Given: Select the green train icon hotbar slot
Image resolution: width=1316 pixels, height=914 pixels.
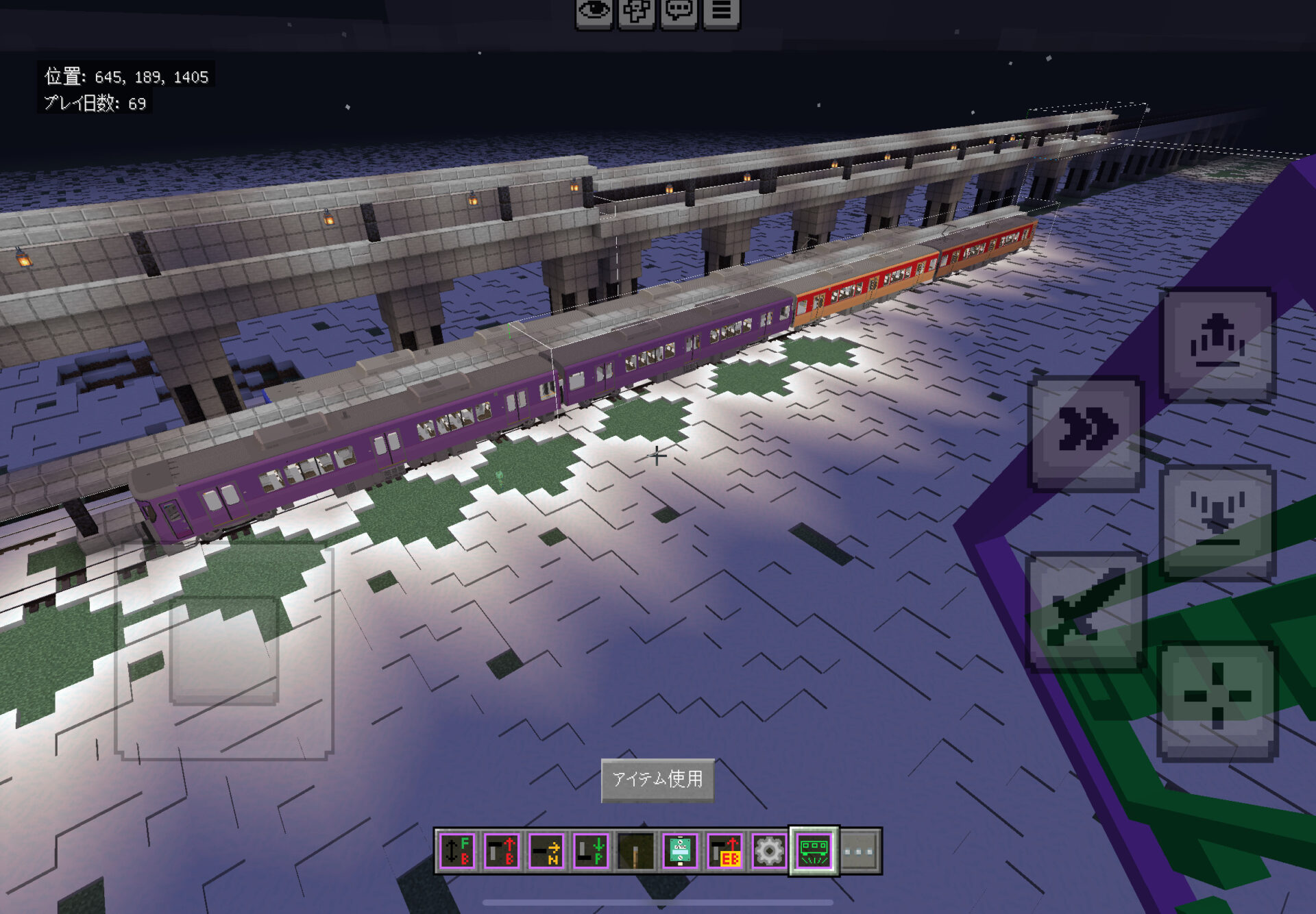Looking at the screenshot, I should [x=814, y=851].
